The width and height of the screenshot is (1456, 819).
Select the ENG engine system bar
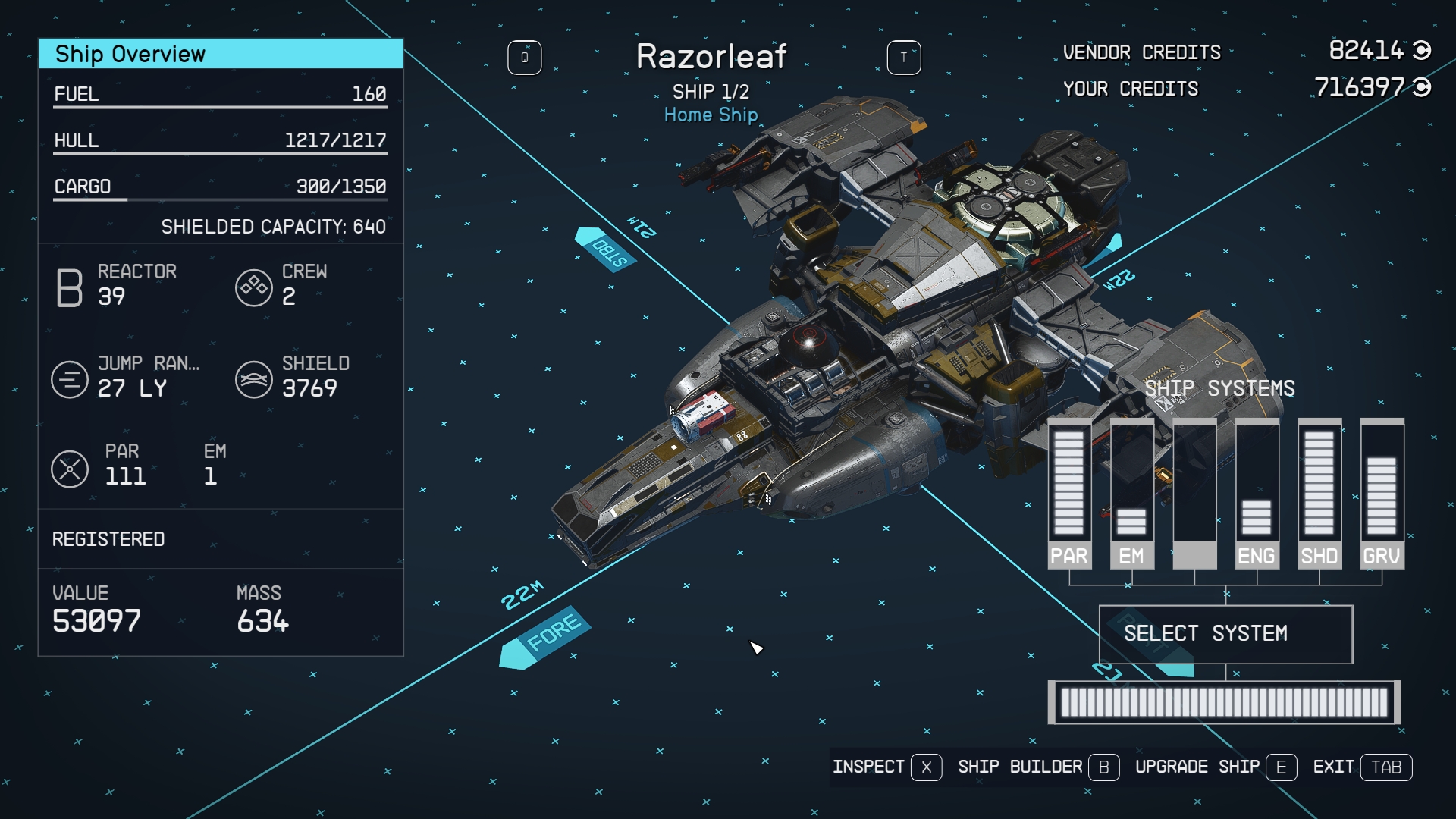(1257, 493)
